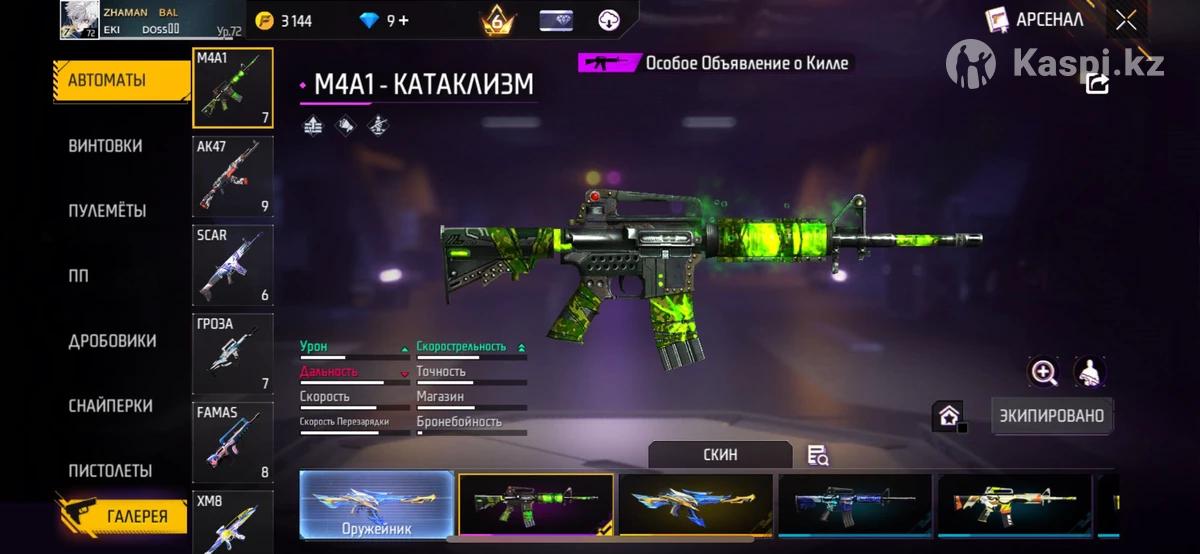Open the Галерея section

(x=137, y=517)
